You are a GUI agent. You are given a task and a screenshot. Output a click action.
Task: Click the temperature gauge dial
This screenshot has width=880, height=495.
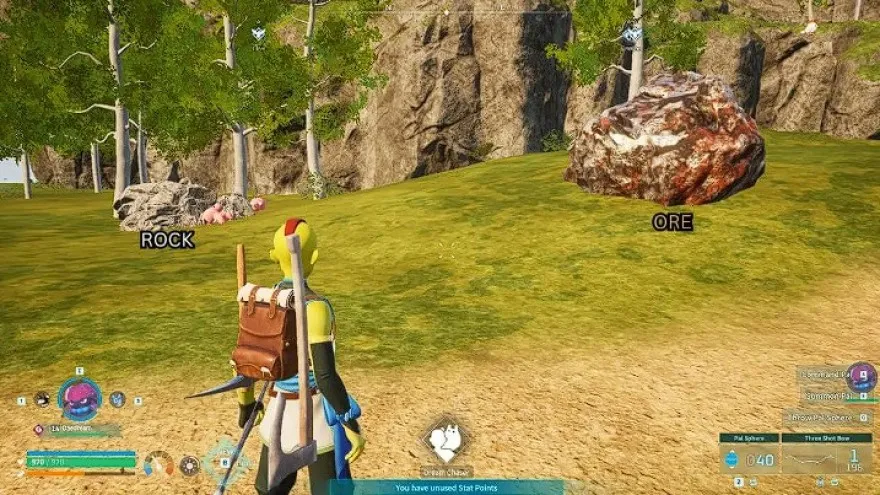point(158,464)
